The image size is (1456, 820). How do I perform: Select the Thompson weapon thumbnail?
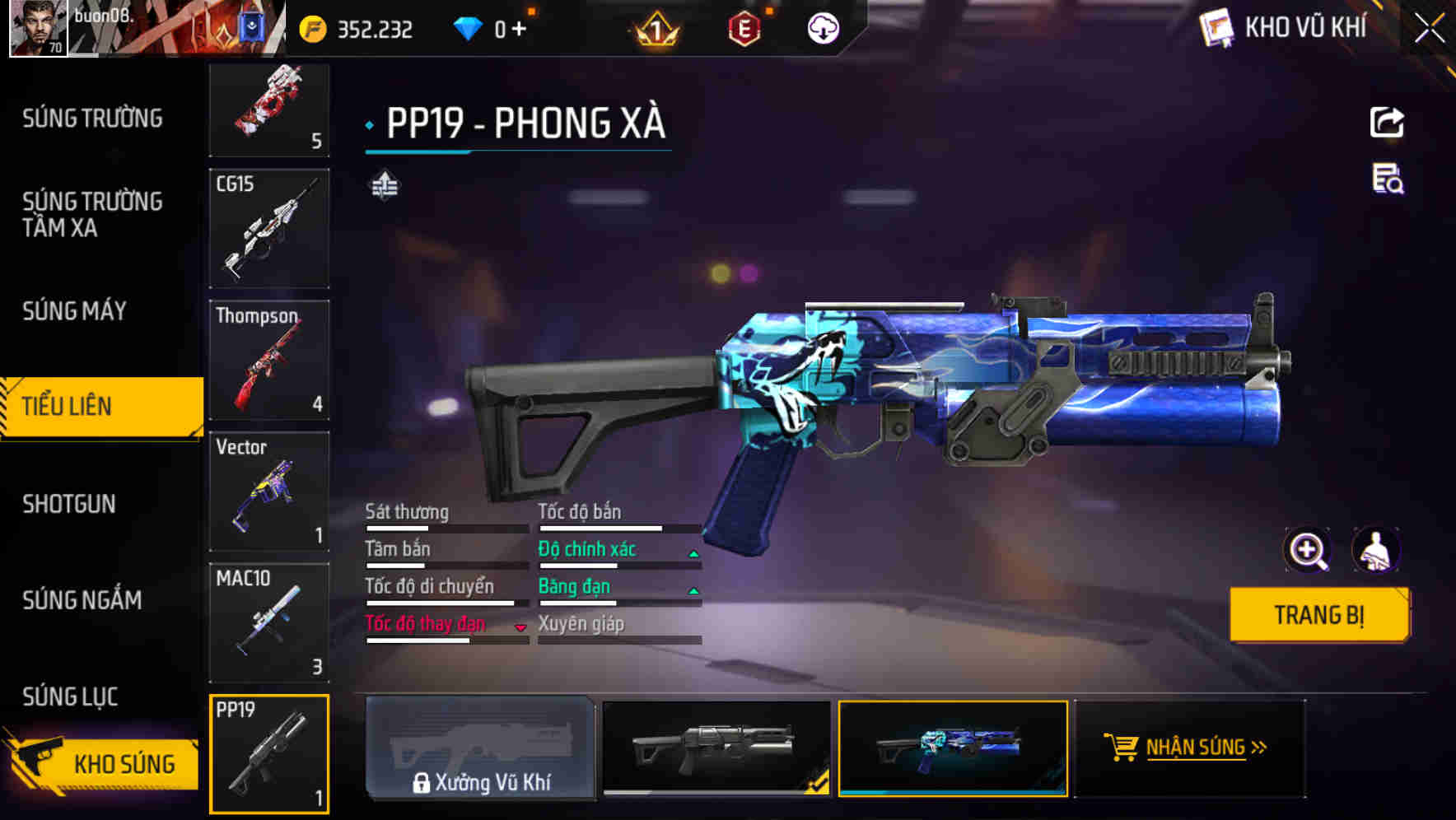(268, 360)
